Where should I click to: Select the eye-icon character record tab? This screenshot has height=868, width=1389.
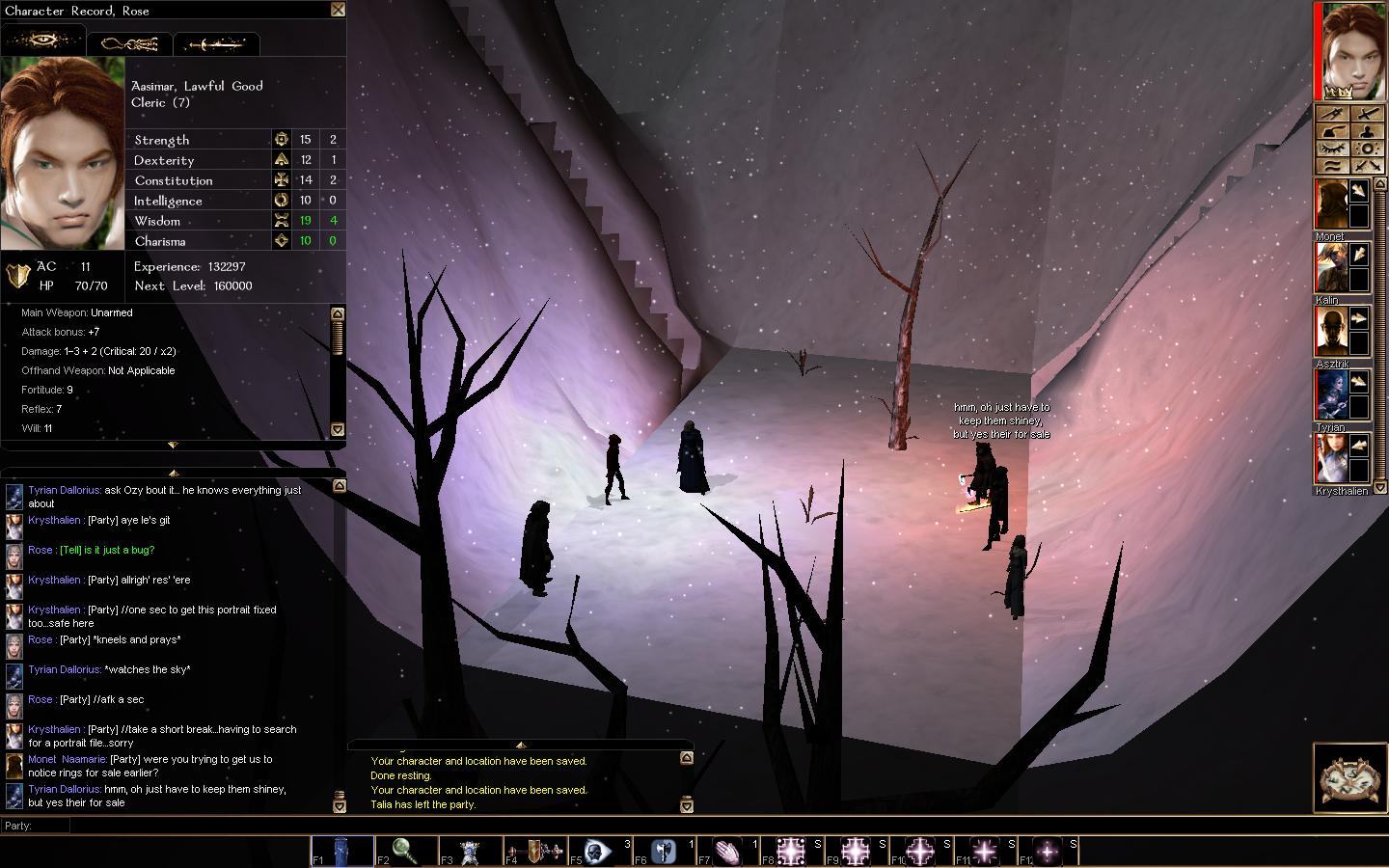click(x=43, y=41)
